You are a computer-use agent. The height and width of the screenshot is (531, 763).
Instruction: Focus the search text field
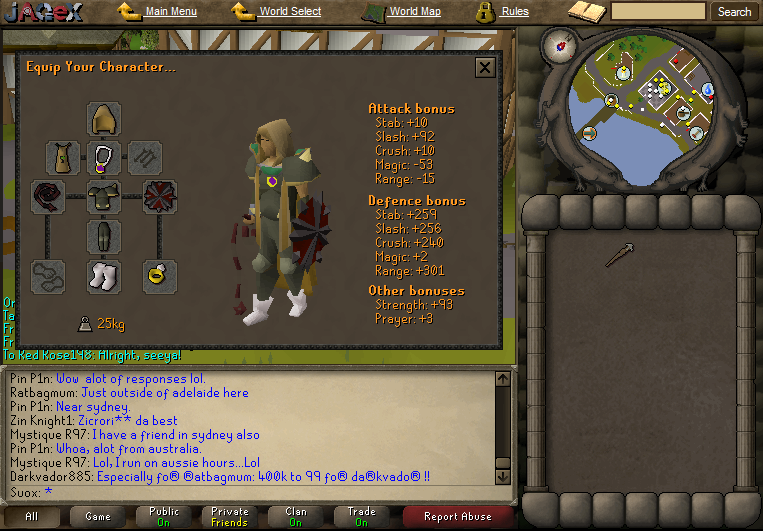point(658,12)
